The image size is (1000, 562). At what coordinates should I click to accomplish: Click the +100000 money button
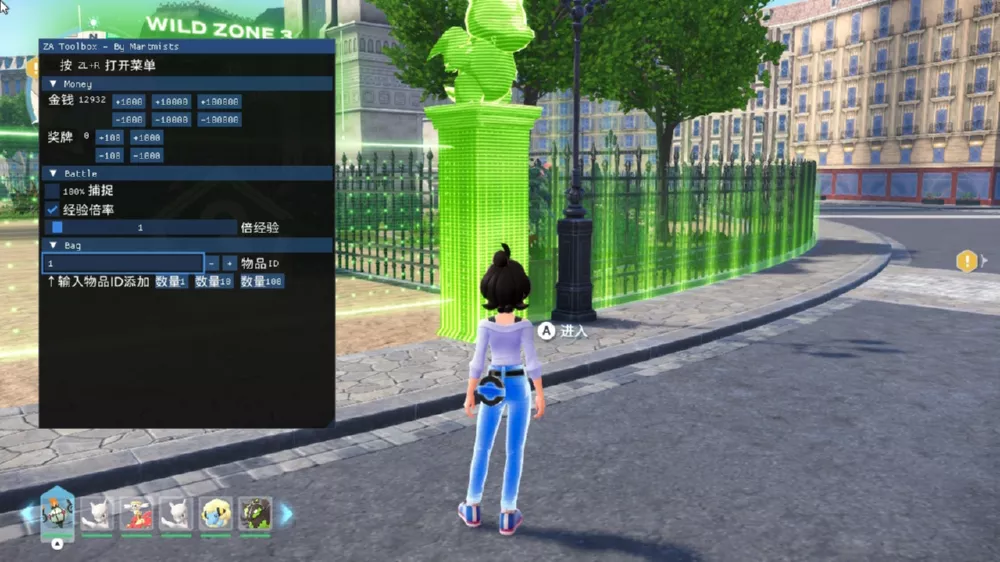pyautogui.click(x=218, y=101)
